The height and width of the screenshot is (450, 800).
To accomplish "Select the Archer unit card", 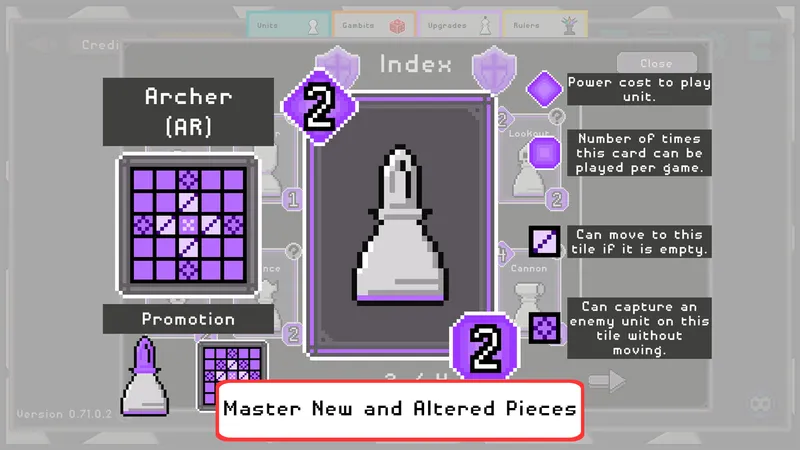I will click(403, 223).
